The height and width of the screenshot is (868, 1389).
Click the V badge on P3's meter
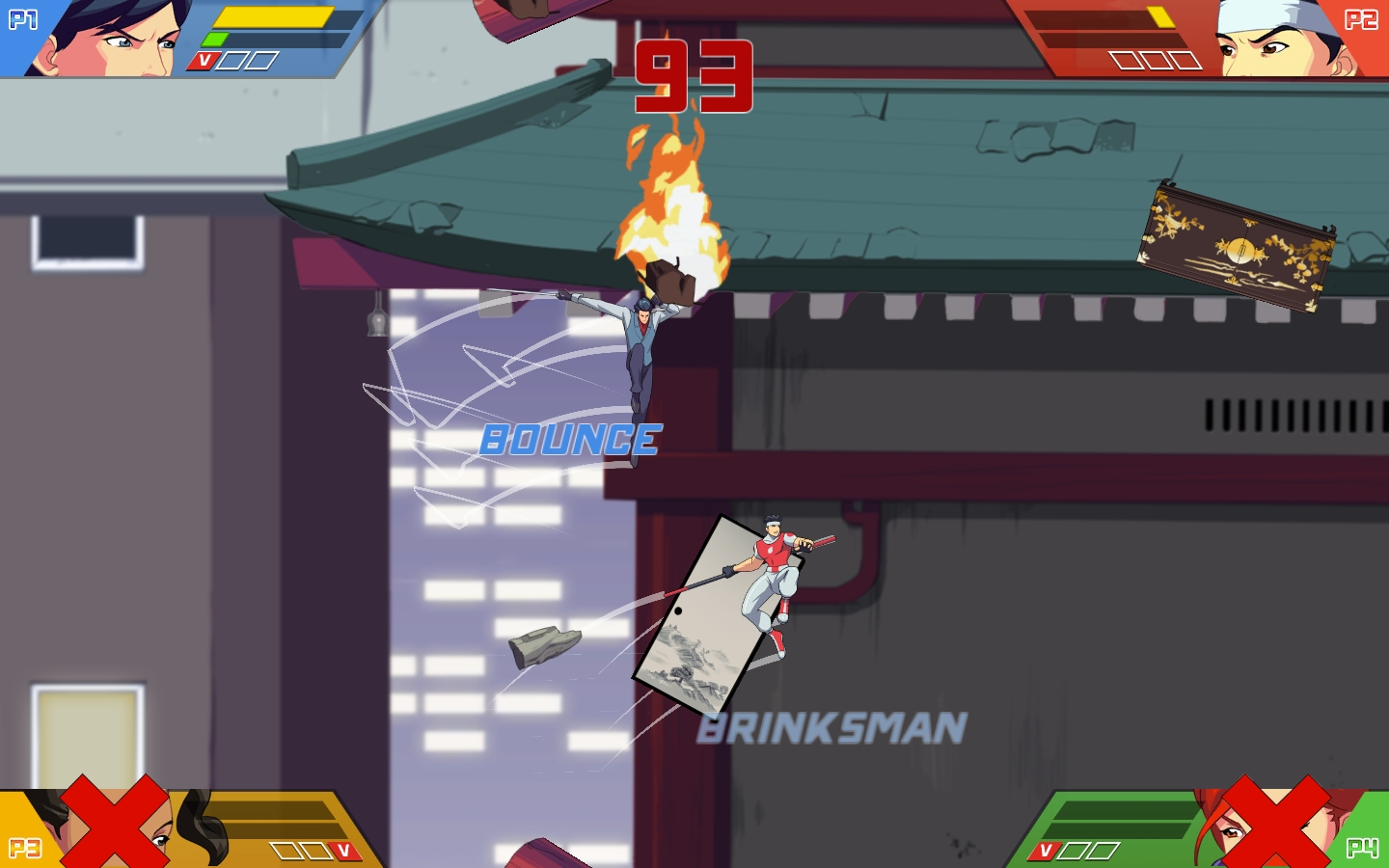click(342, 849)
